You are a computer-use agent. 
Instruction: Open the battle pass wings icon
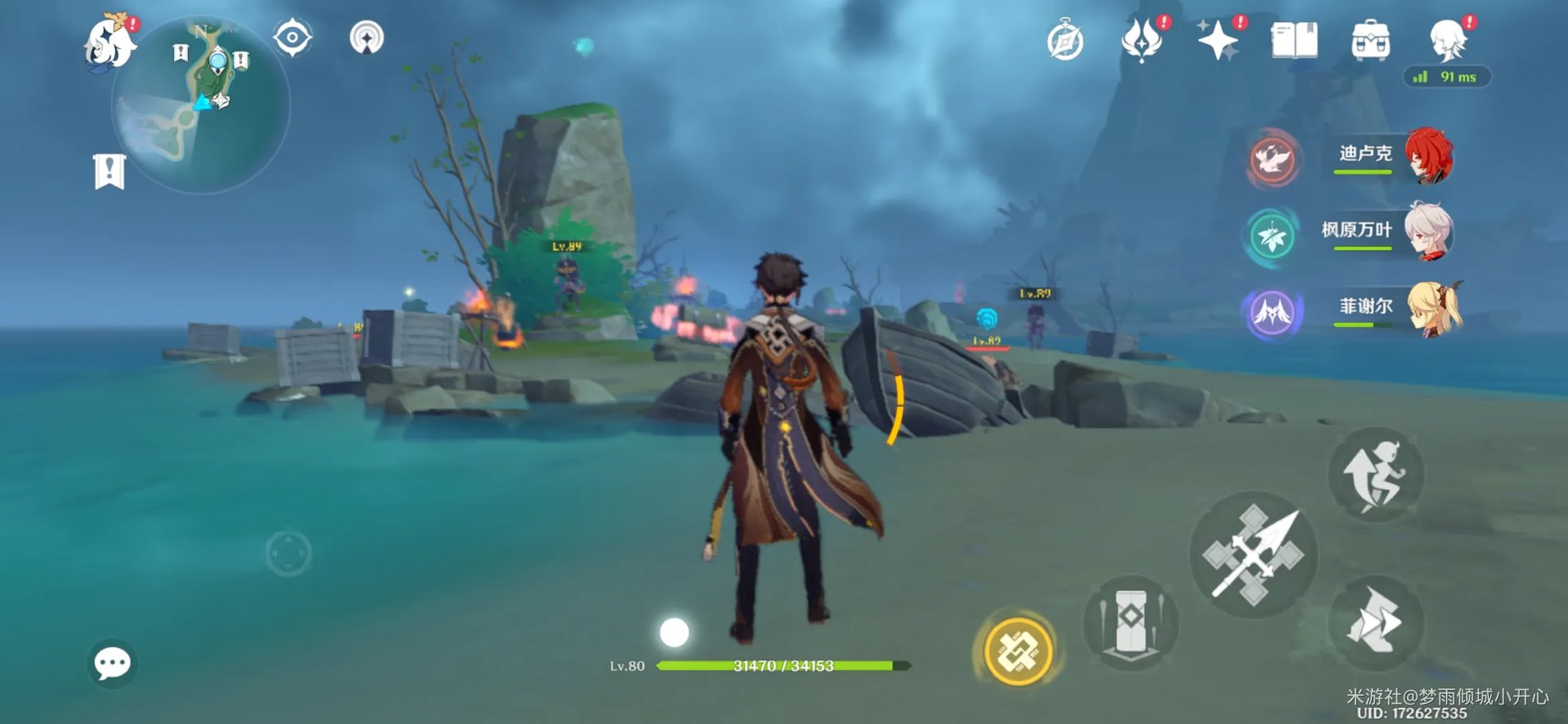tap(1142, 40)
